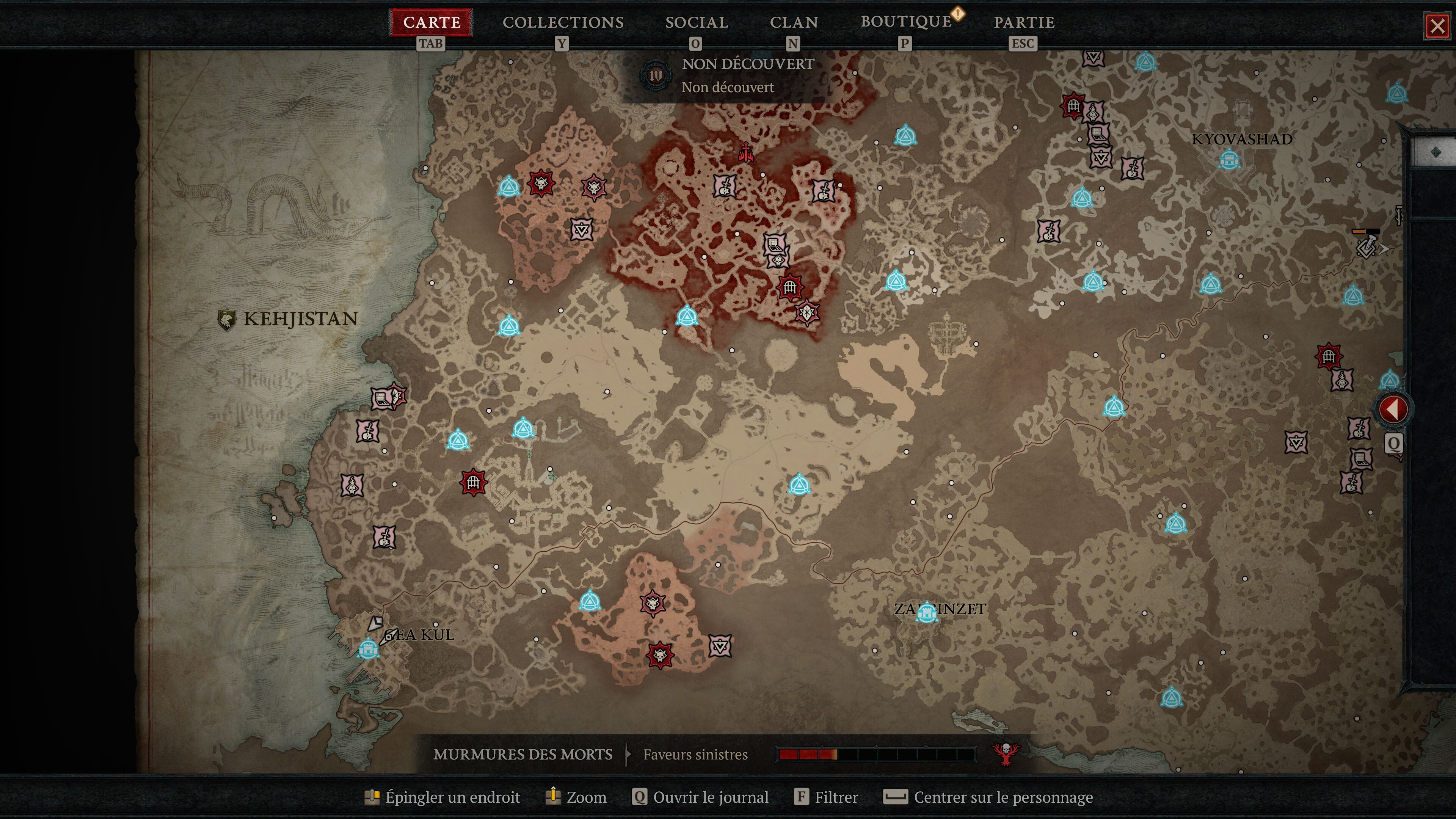
Task: Open the Boutique shop tab
Action: click(x=906, y=22)
